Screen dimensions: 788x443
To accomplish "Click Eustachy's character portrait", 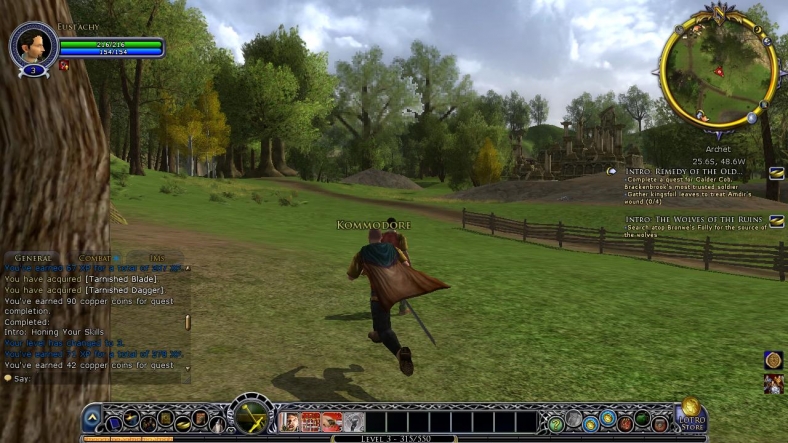I will click(30, 45).
